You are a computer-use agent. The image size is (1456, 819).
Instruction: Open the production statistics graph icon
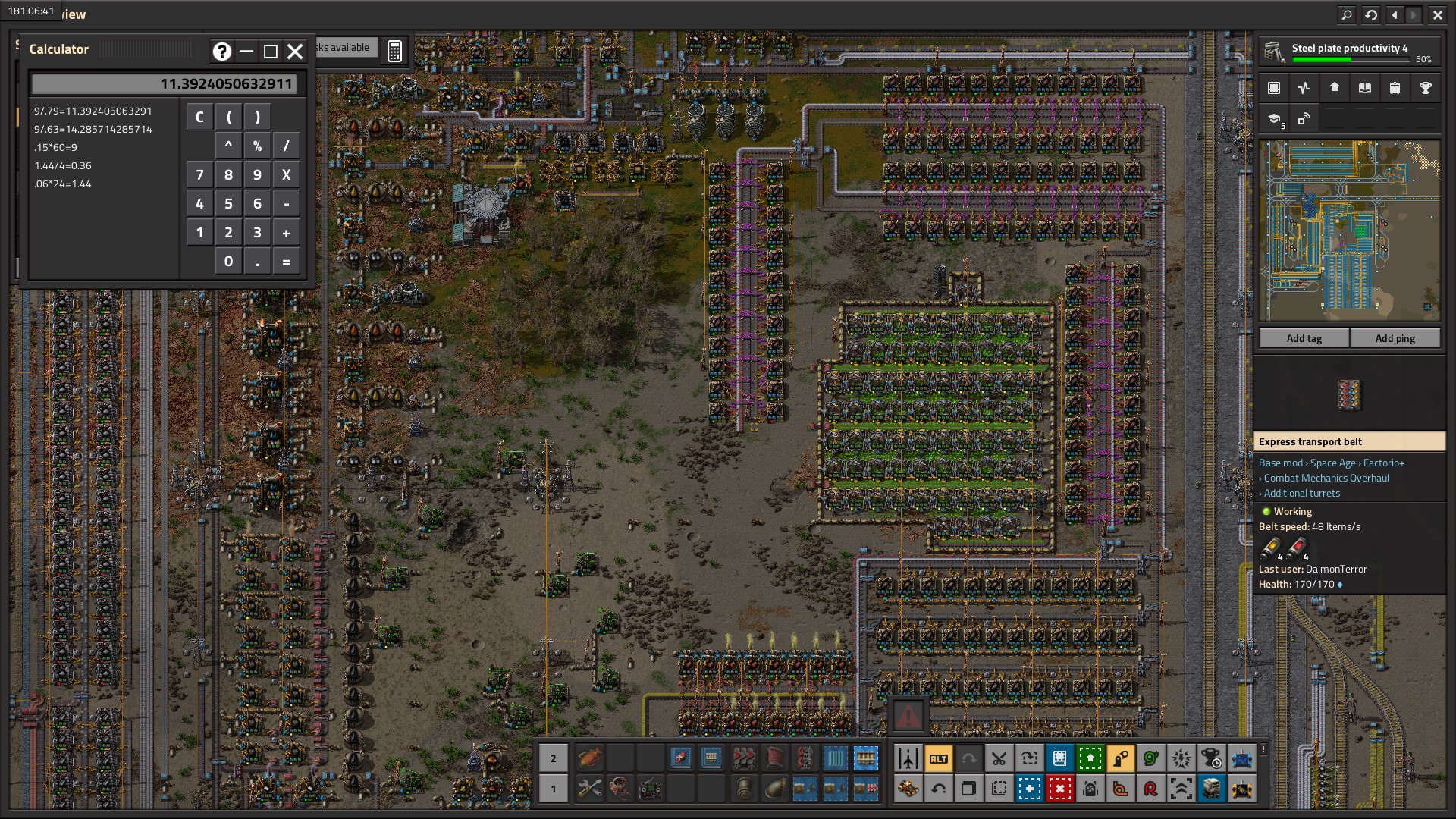click(x=1304, y=88)
